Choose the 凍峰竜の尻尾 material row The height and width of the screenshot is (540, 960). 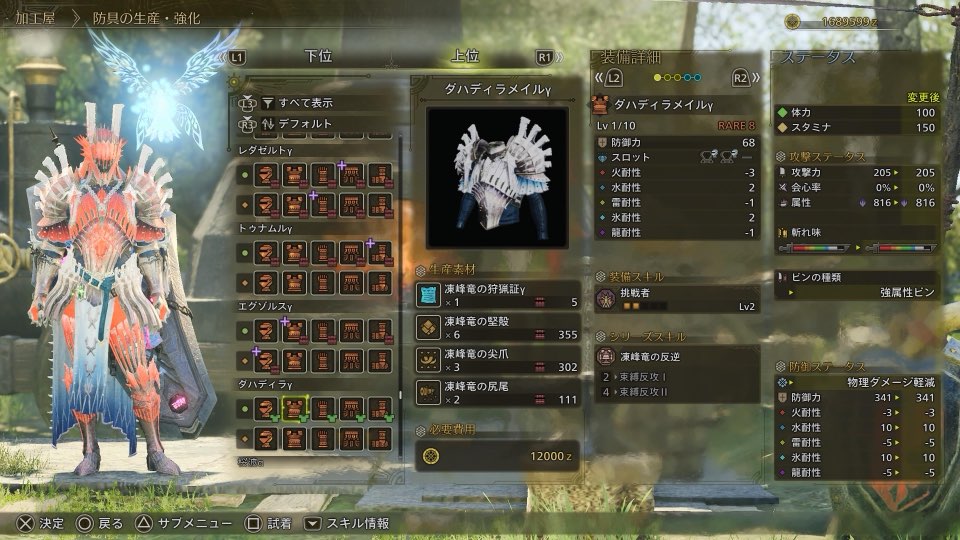[497, 392]
